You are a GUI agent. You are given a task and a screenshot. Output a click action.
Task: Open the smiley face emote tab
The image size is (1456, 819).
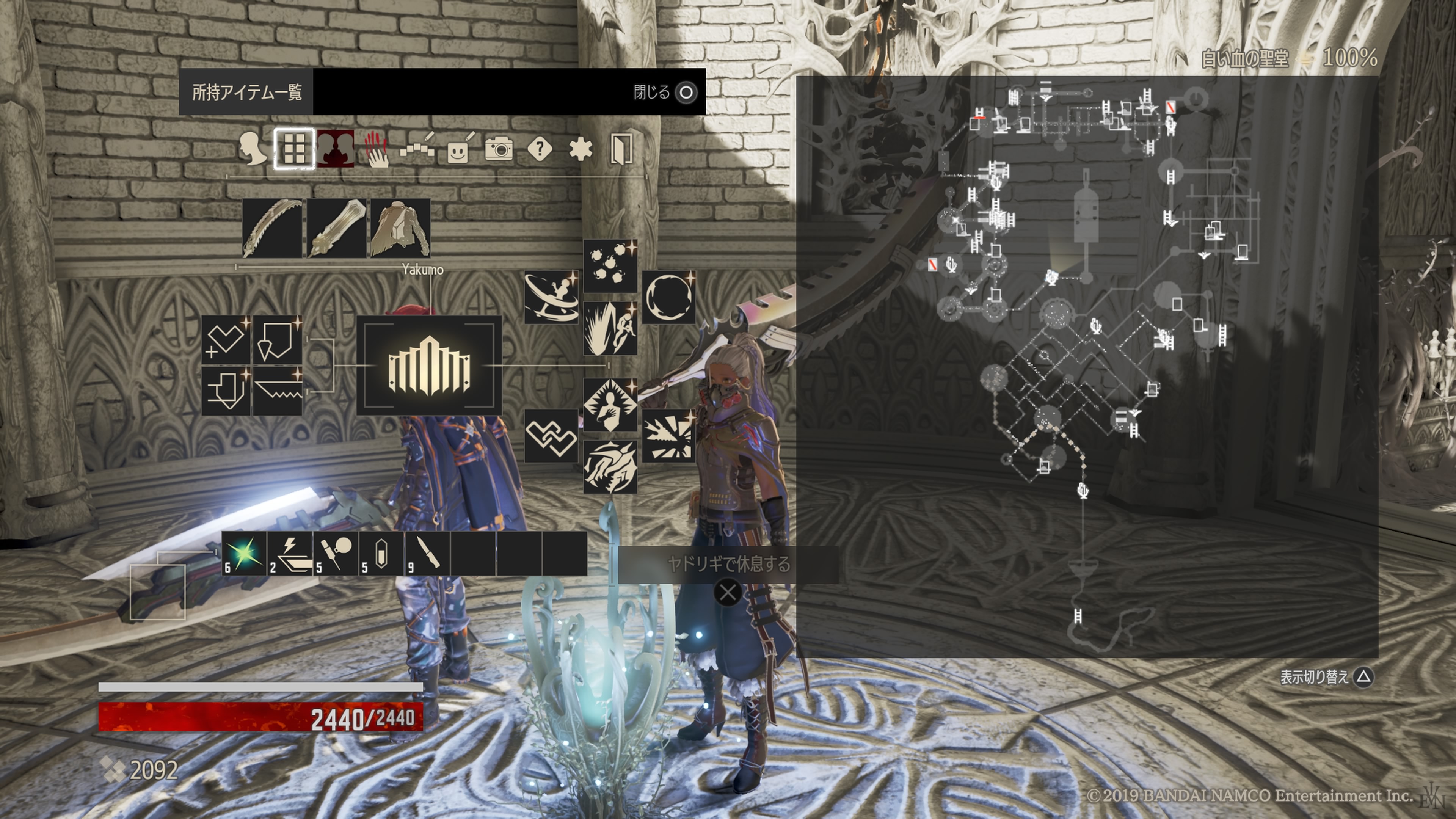pyautogui.click(x=458, y=149)
